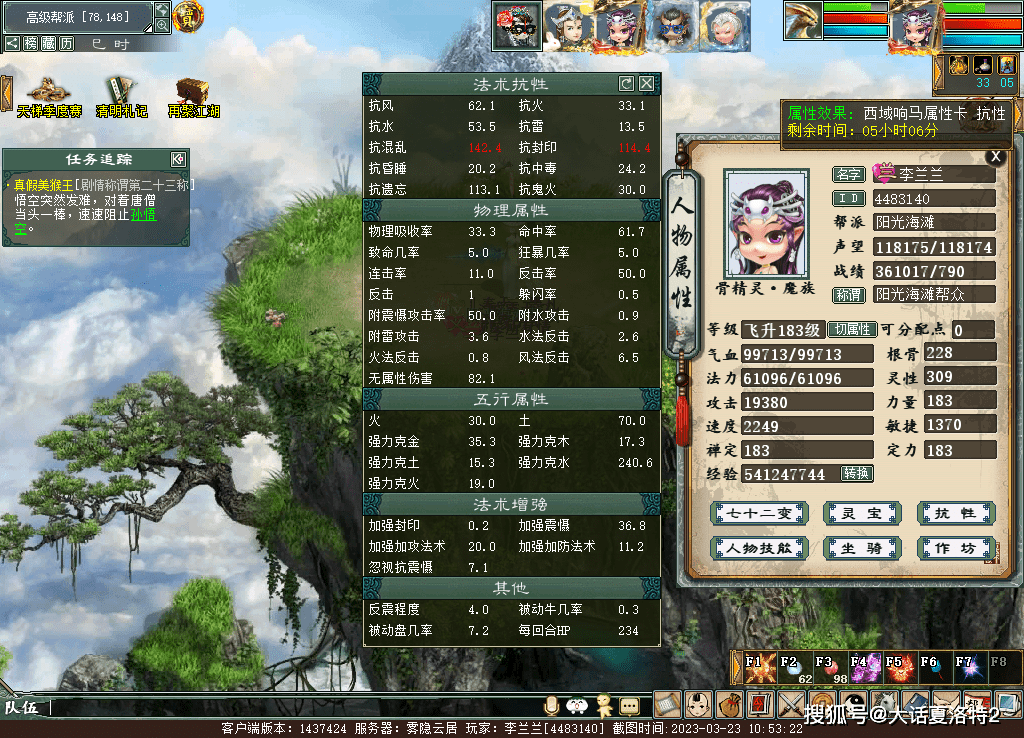
Task: Click the 称谓 title button
Action: click(x=849, y=295)
